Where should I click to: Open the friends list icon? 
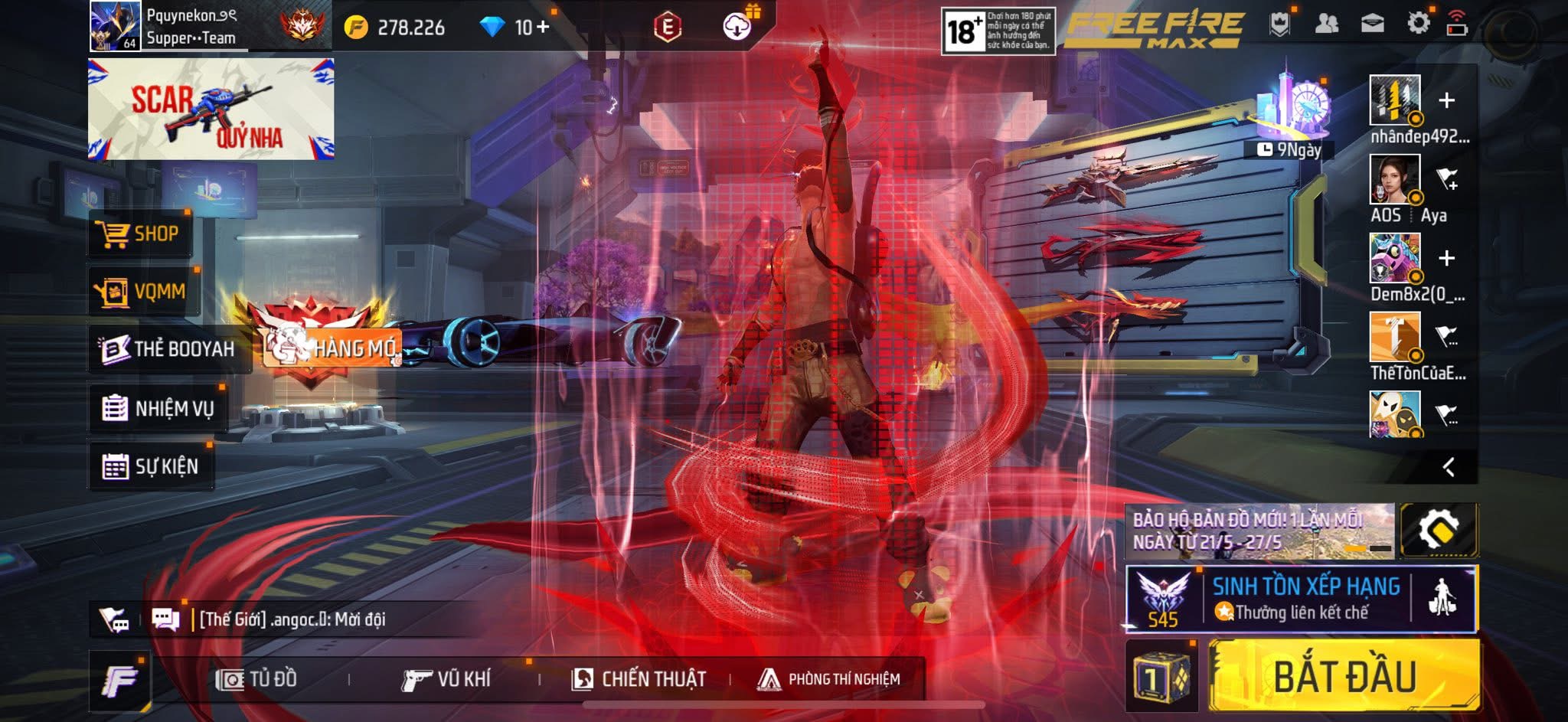[1326, 24]
